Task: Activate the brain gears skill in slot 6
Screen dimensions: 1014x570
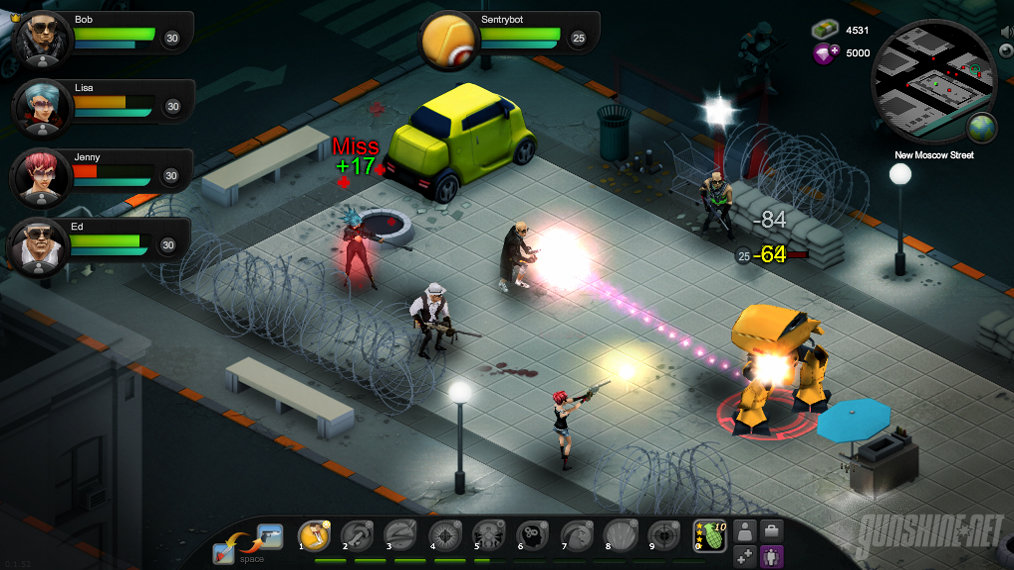Action: [x=533, y=537]
